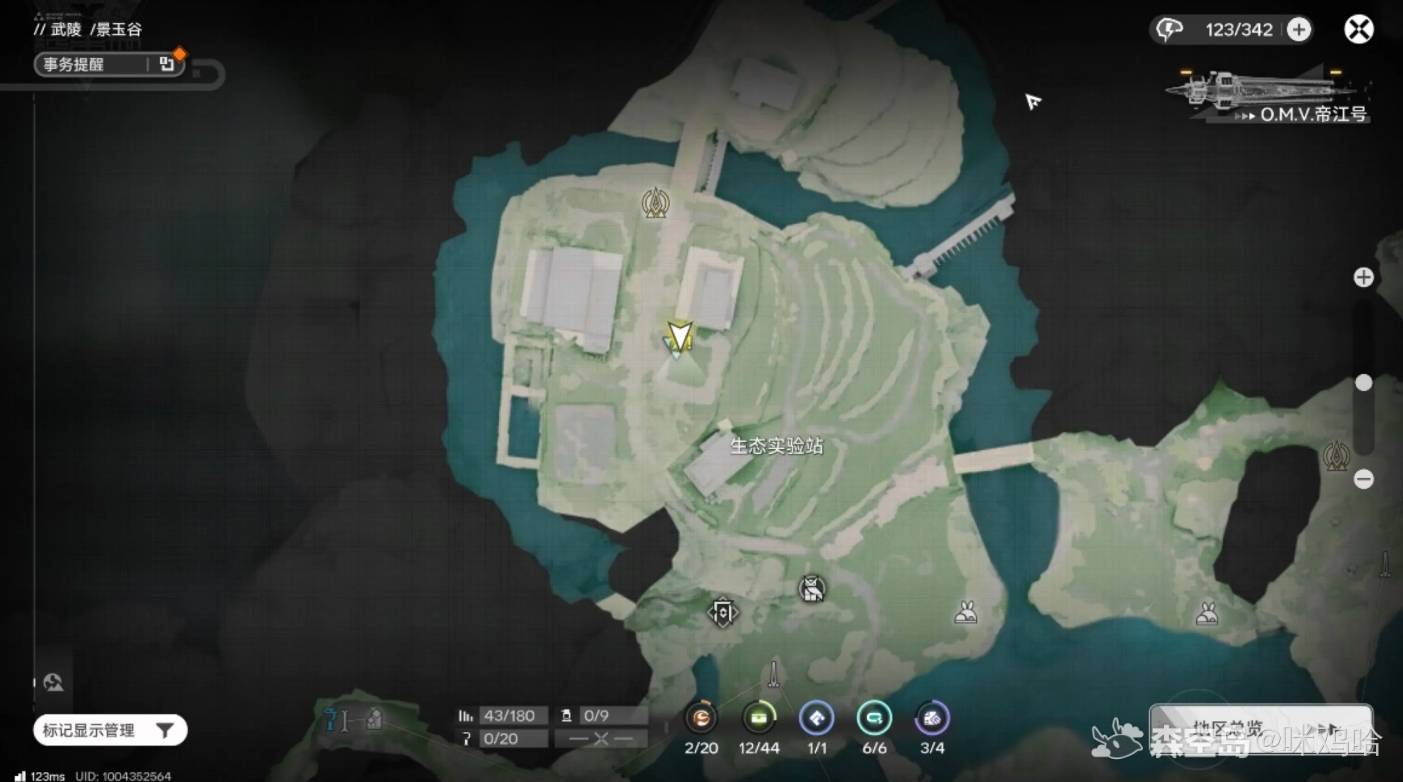The height and width of the screenshot is (782, 1403).
Task: Click the diamond-framed marker near the cat icon
Action: pyautogui.click(x=723, y=611)
